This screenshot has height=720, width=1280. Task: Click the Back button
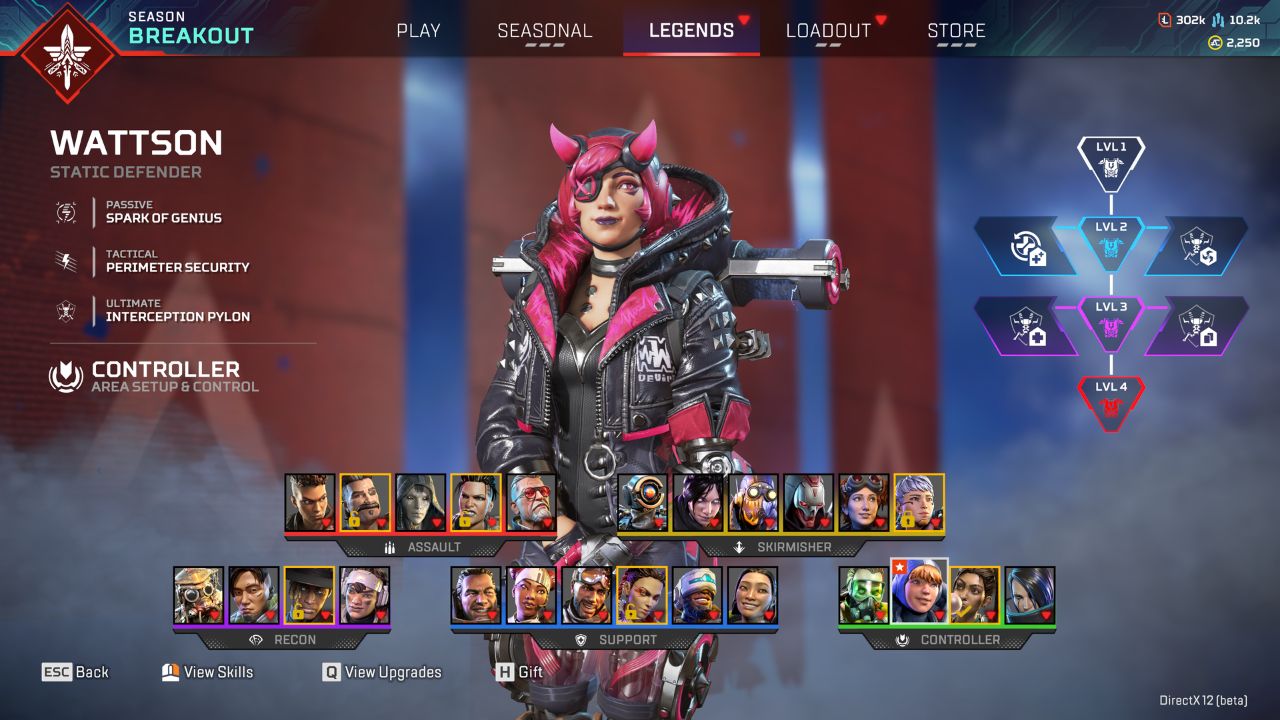coord(75,672)
